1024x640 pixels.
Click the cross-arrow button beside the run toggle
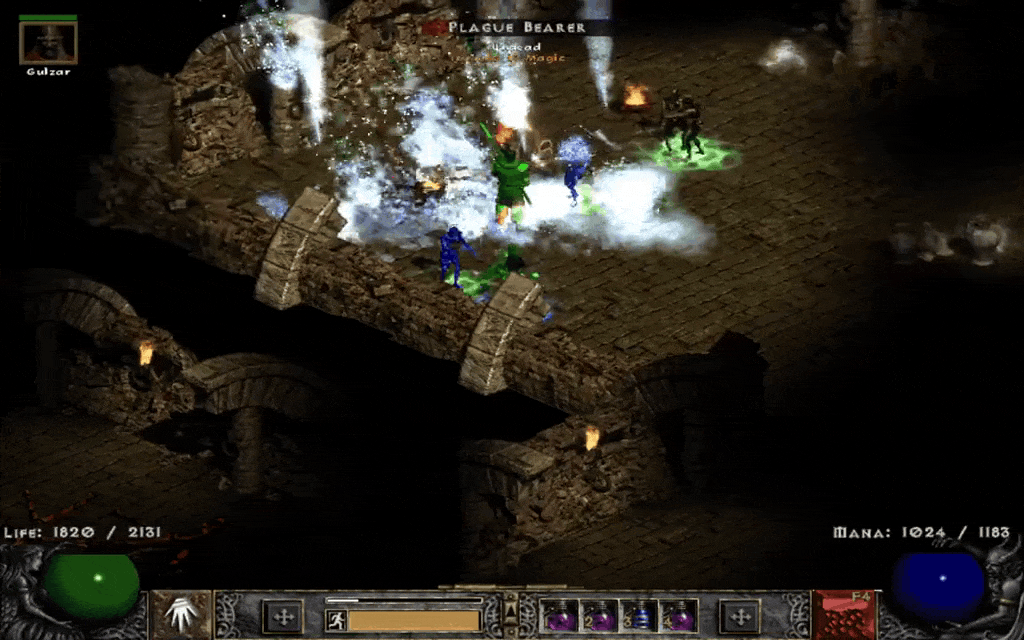click(283, 616)
